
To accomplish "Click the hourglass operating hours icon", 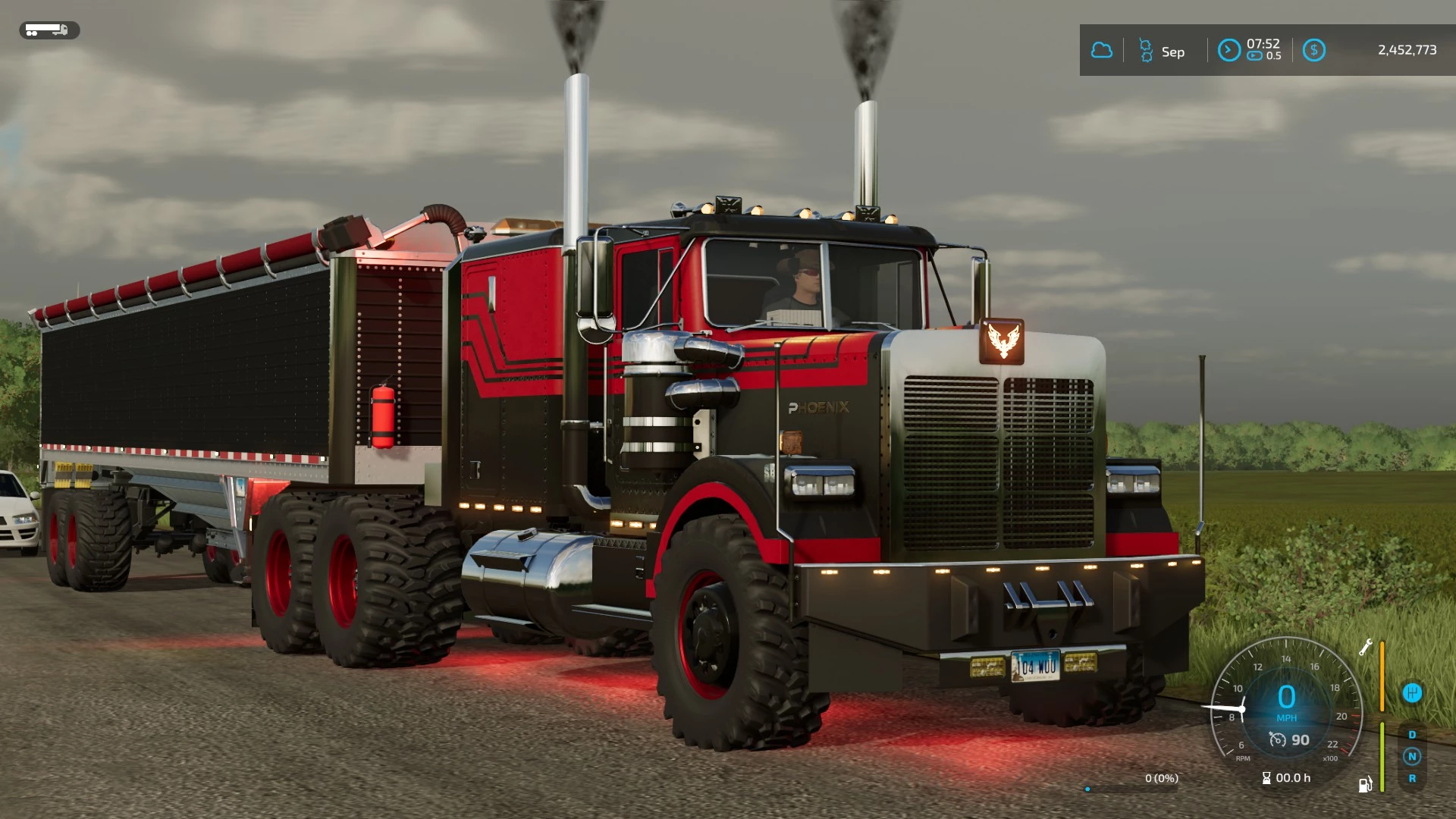I will (x=1266, y=778).
